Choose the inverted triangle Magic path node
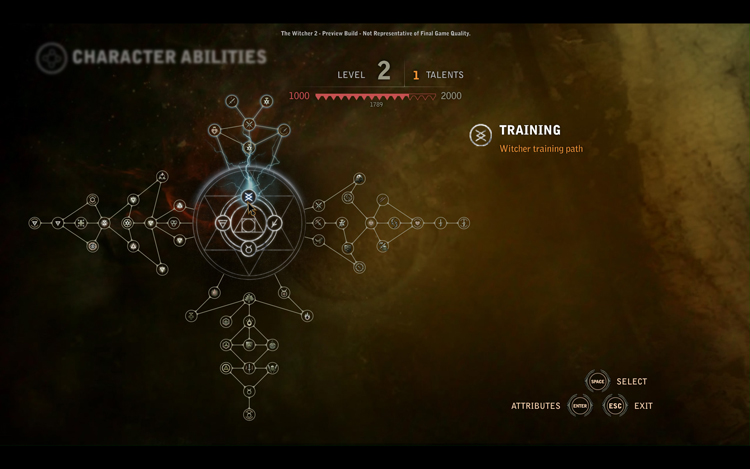 coord(222,223)
